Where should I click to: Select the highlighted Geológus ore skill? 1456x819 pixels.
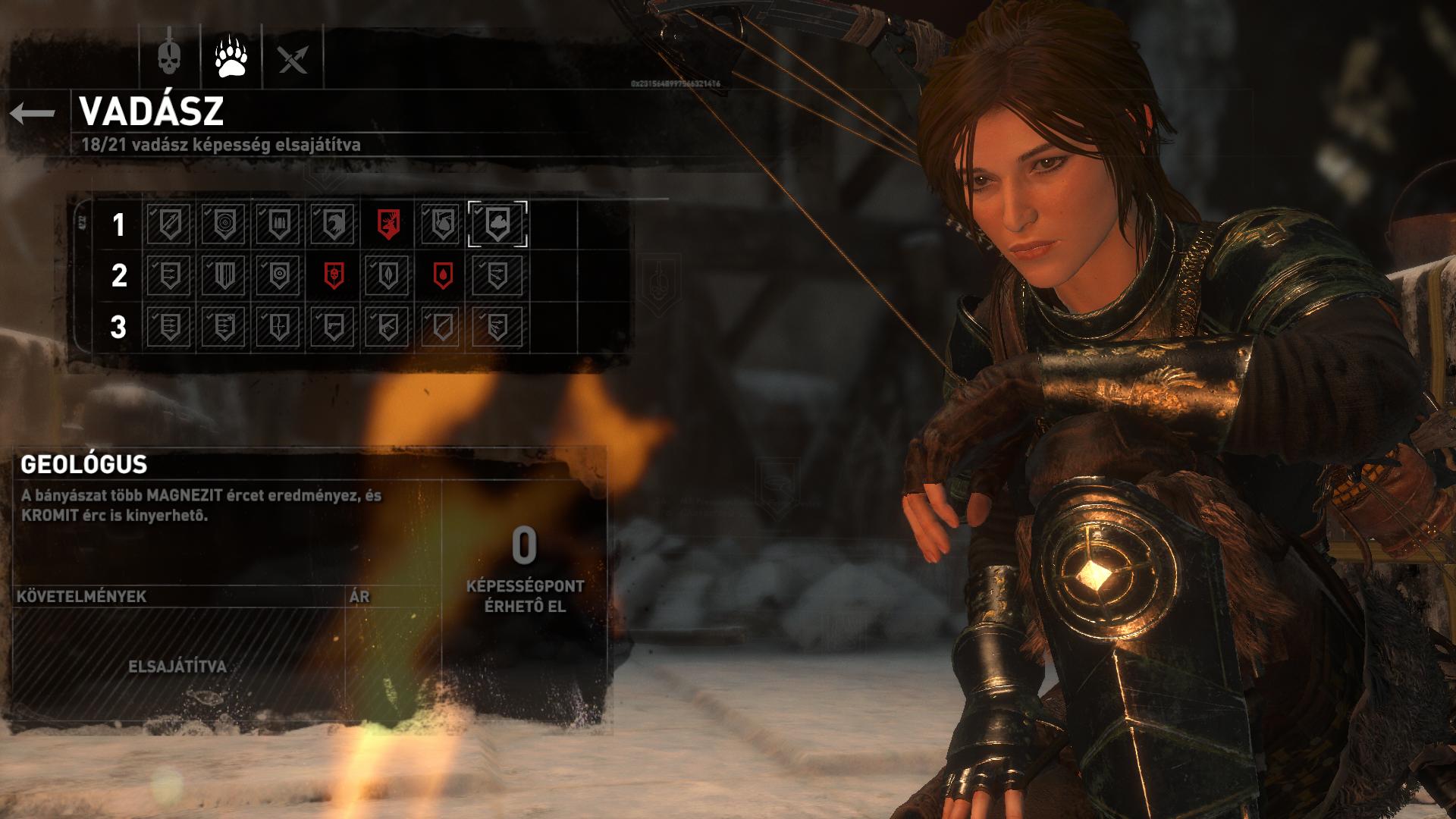[x=497, y=224]
